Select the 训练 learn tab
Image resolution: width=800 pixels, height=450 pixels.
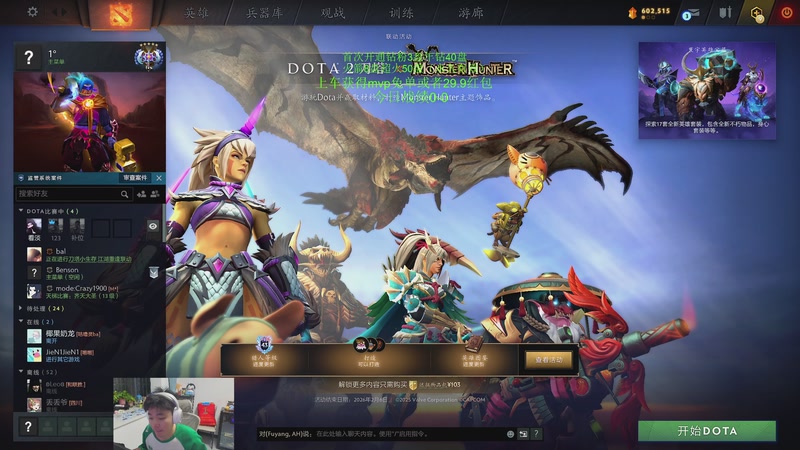tap(401, 14)
